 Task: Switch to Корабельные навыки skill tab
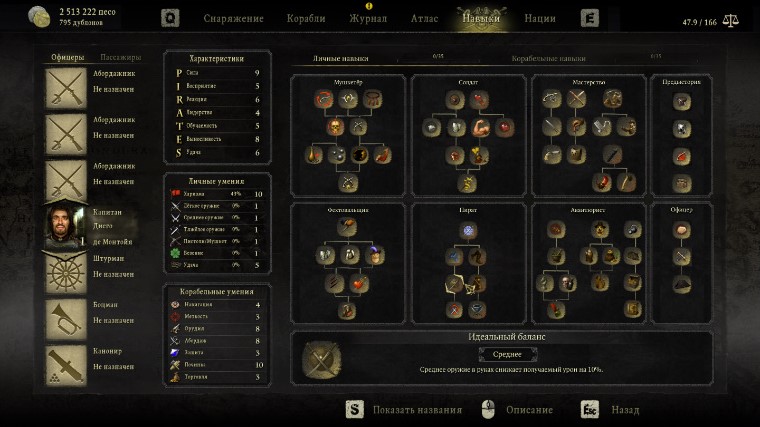548,60
